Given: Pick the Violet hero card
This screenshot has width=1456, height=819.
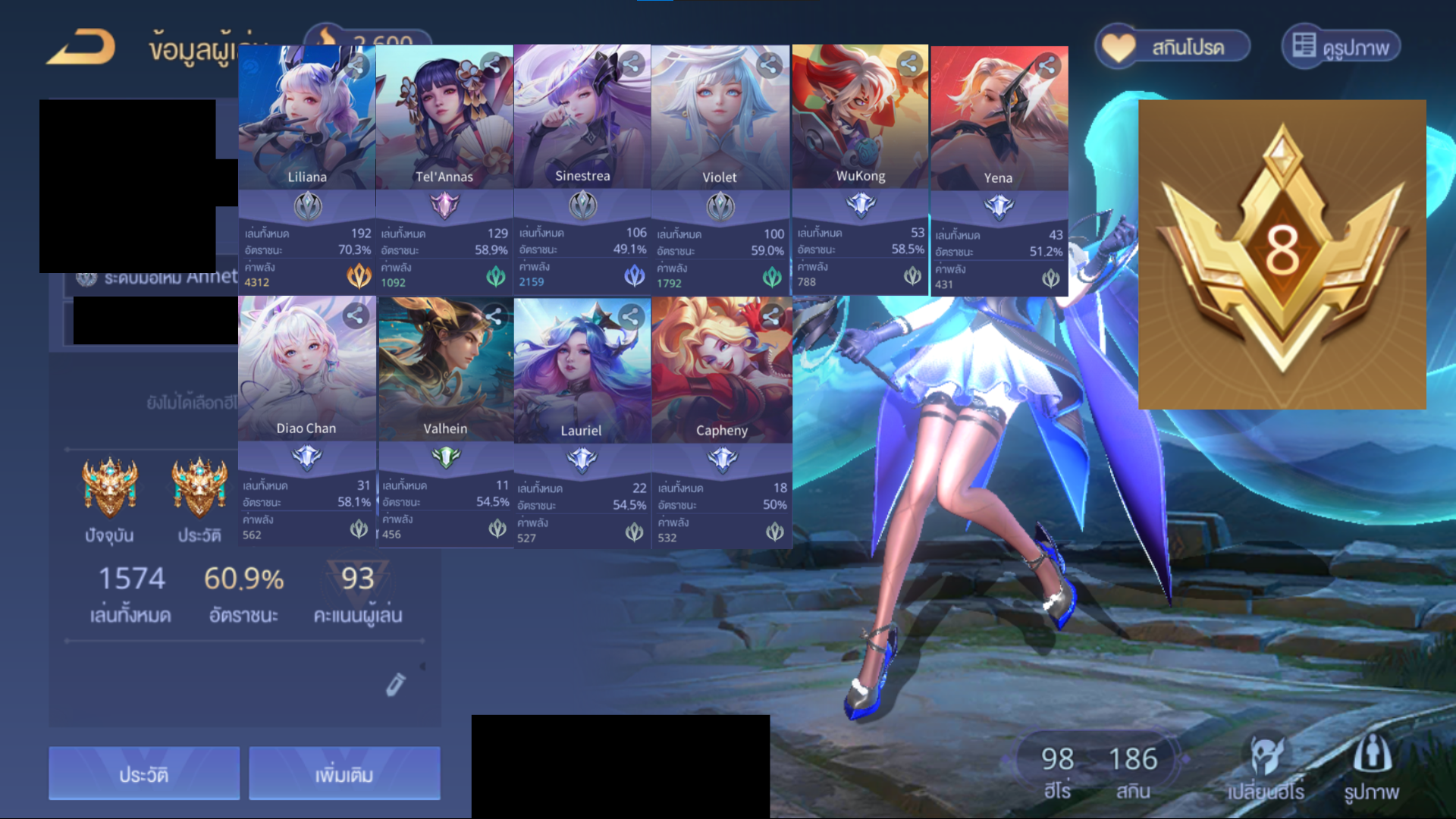Looking at the screenshot, I should pyautogui.click(x=720, y=121).
